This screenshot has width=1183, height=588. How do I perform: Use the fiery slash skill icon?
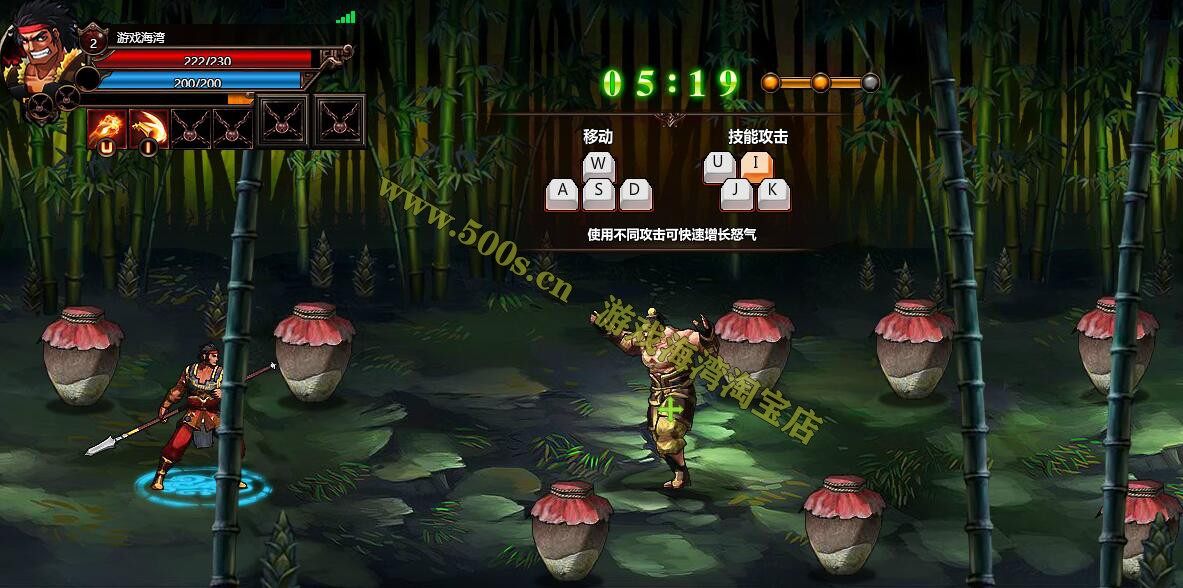(x=148, y=127)
